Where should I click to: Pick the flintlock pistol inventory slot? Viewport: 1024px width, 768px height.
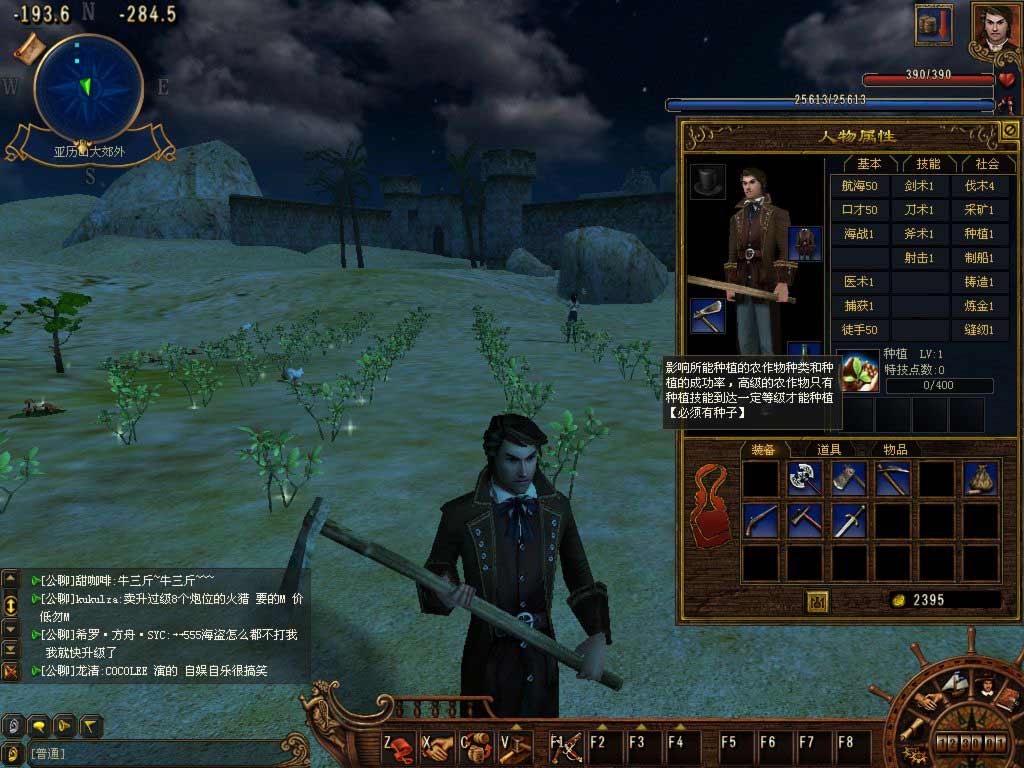[x=760, y=520]
